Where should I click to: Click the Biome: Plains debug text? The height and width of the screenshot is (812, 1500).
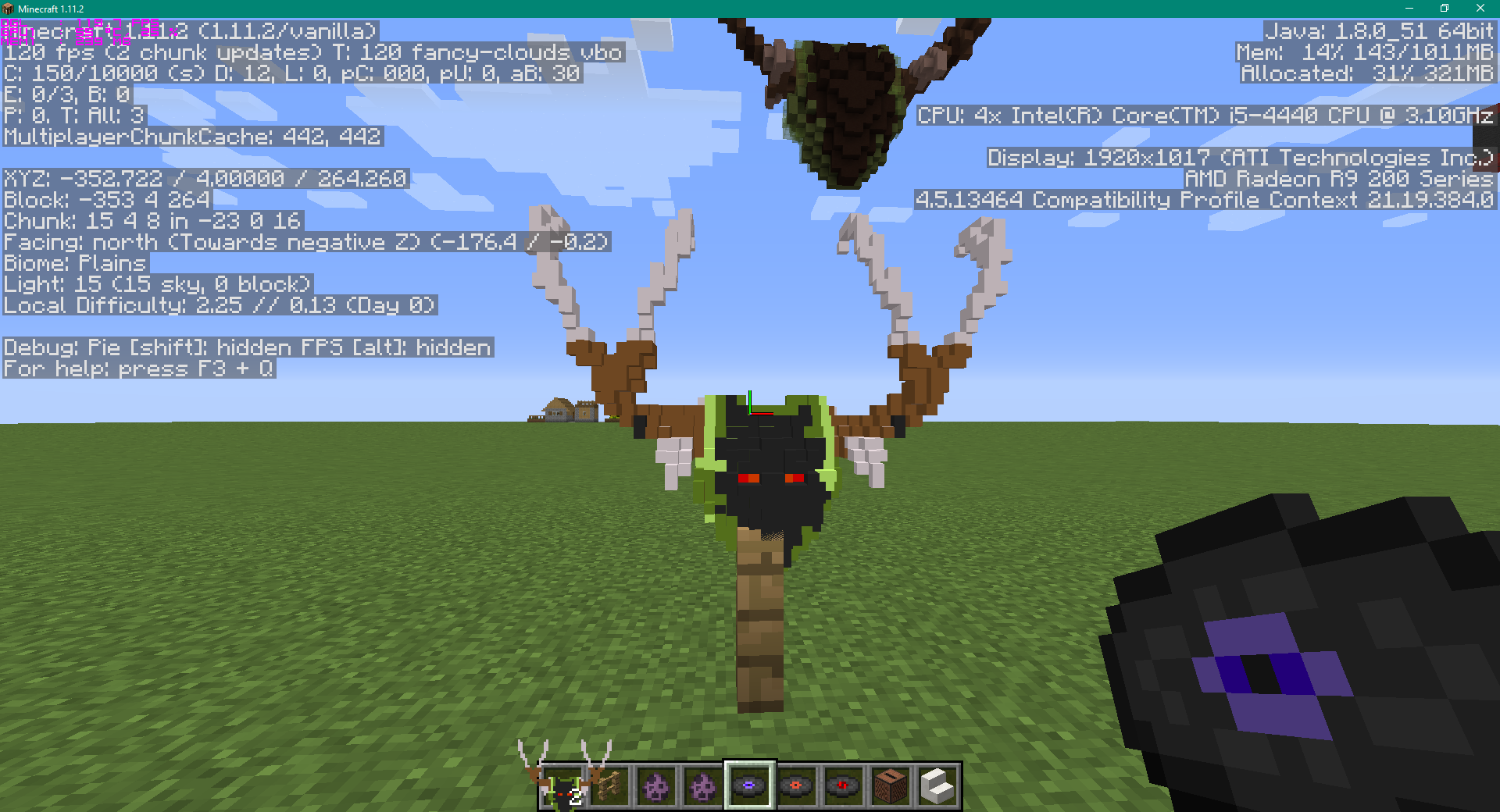coord(73,263)
